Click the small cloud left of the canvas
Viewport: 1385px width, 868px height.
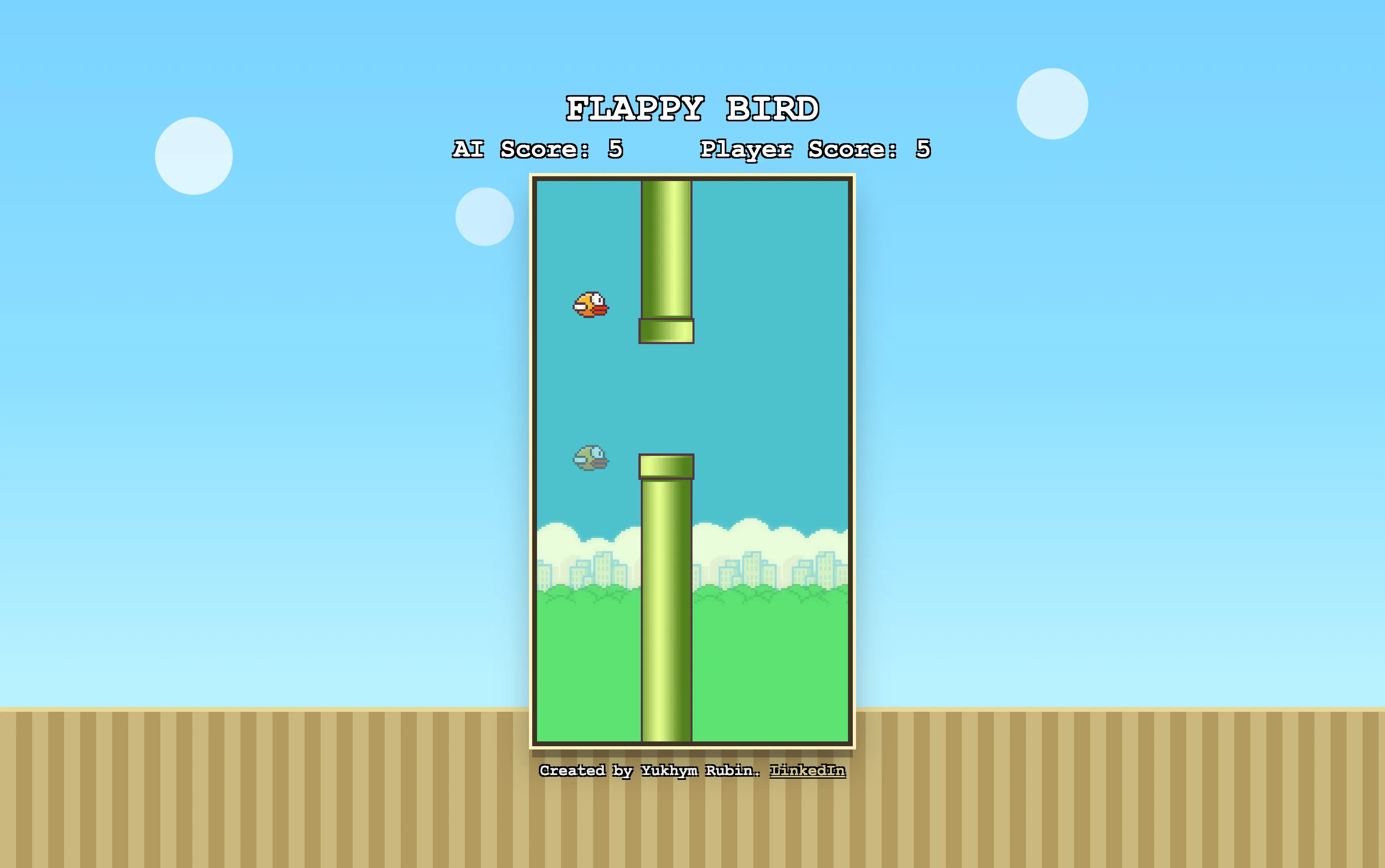click(485, 218)
